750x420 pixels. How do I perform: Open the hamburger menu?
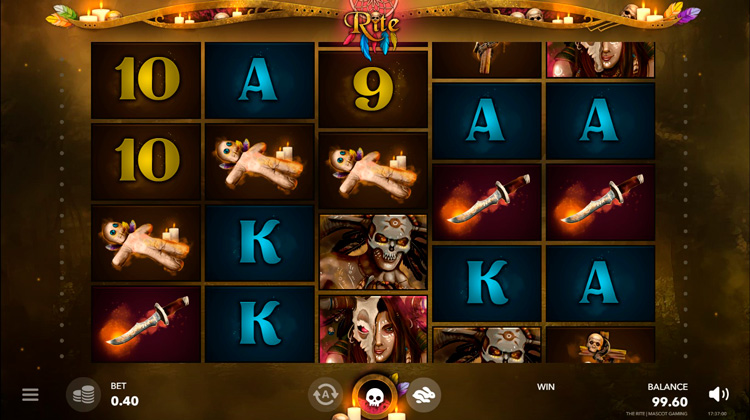30,395
